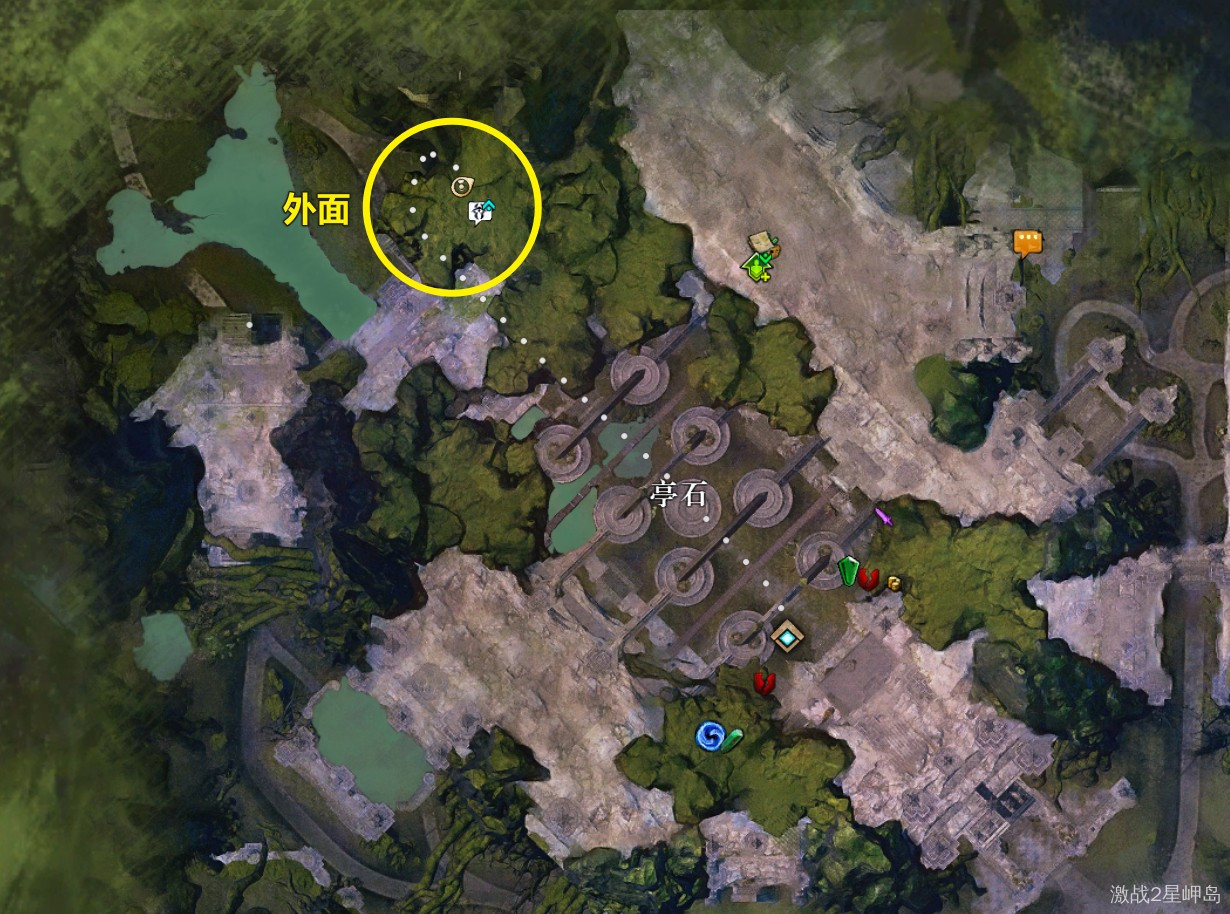Click the blue swirl portal marker
Viewport: 1230px width, 914px height.
709,737
